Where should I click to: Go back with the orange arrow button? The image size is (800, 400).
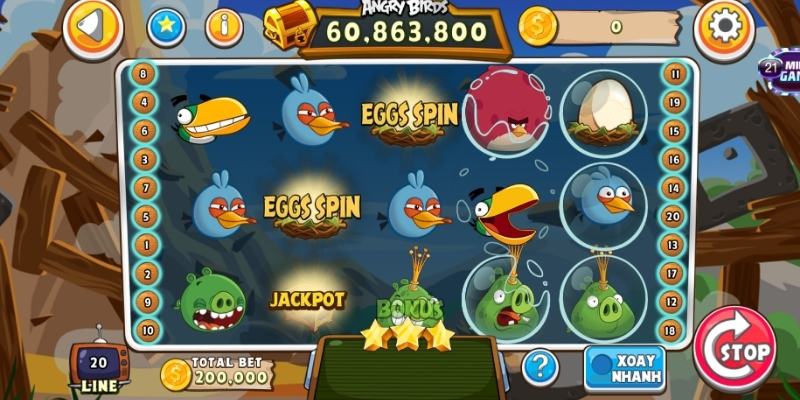93,27
